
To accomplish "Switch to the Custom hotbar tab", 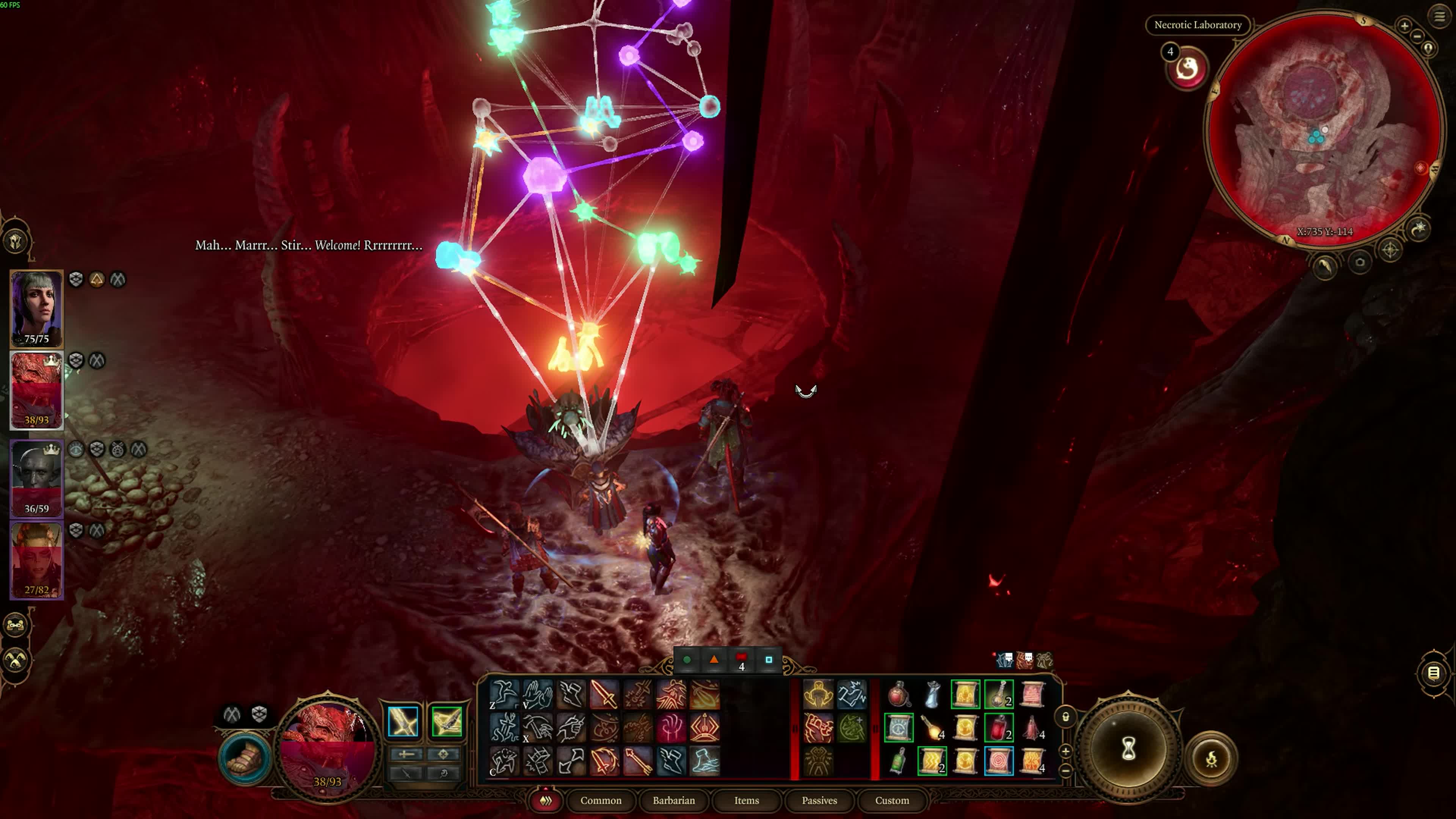I will [x=892, y=800].
